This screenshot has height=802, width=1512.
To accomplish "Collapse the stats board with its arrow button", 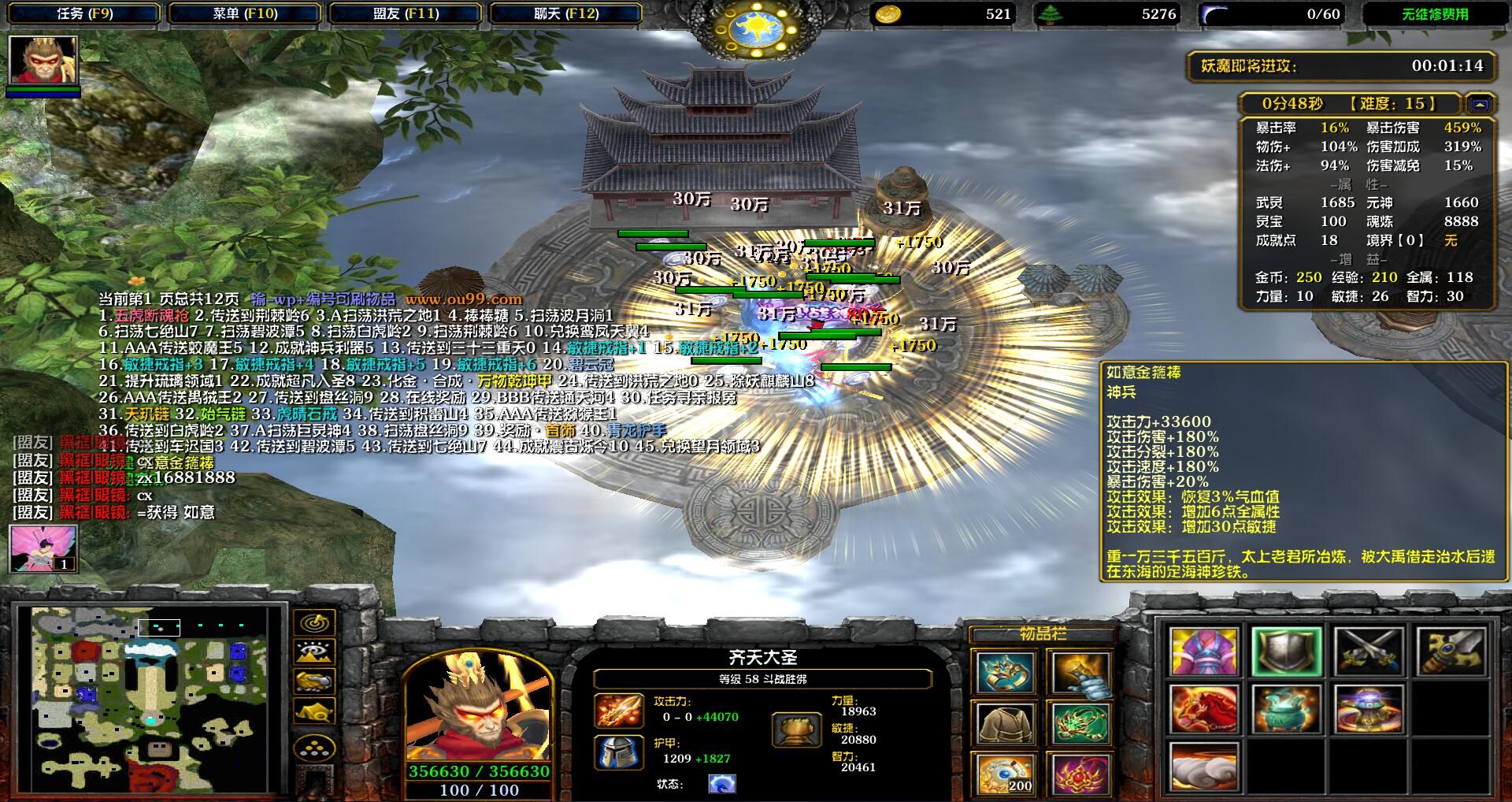I will pos(1479,104).
